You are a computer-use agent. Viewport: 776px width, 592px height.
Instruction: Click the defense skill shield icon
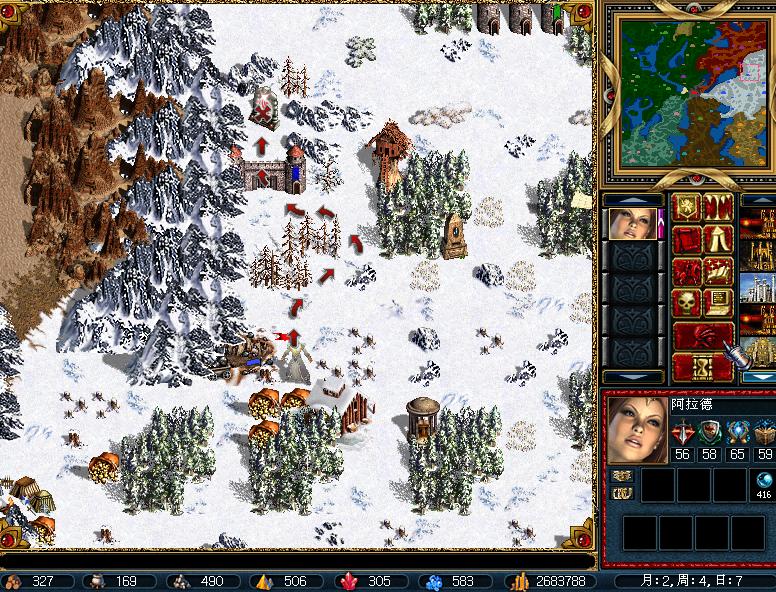click(711, 433)
